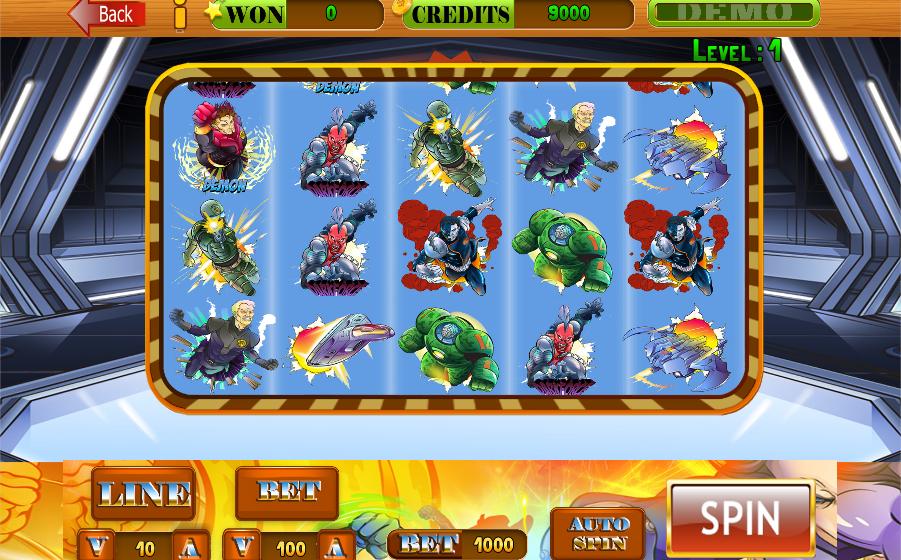
Task: Increase the number of lines
Action: pyautogui.click(x=191, y=546)
